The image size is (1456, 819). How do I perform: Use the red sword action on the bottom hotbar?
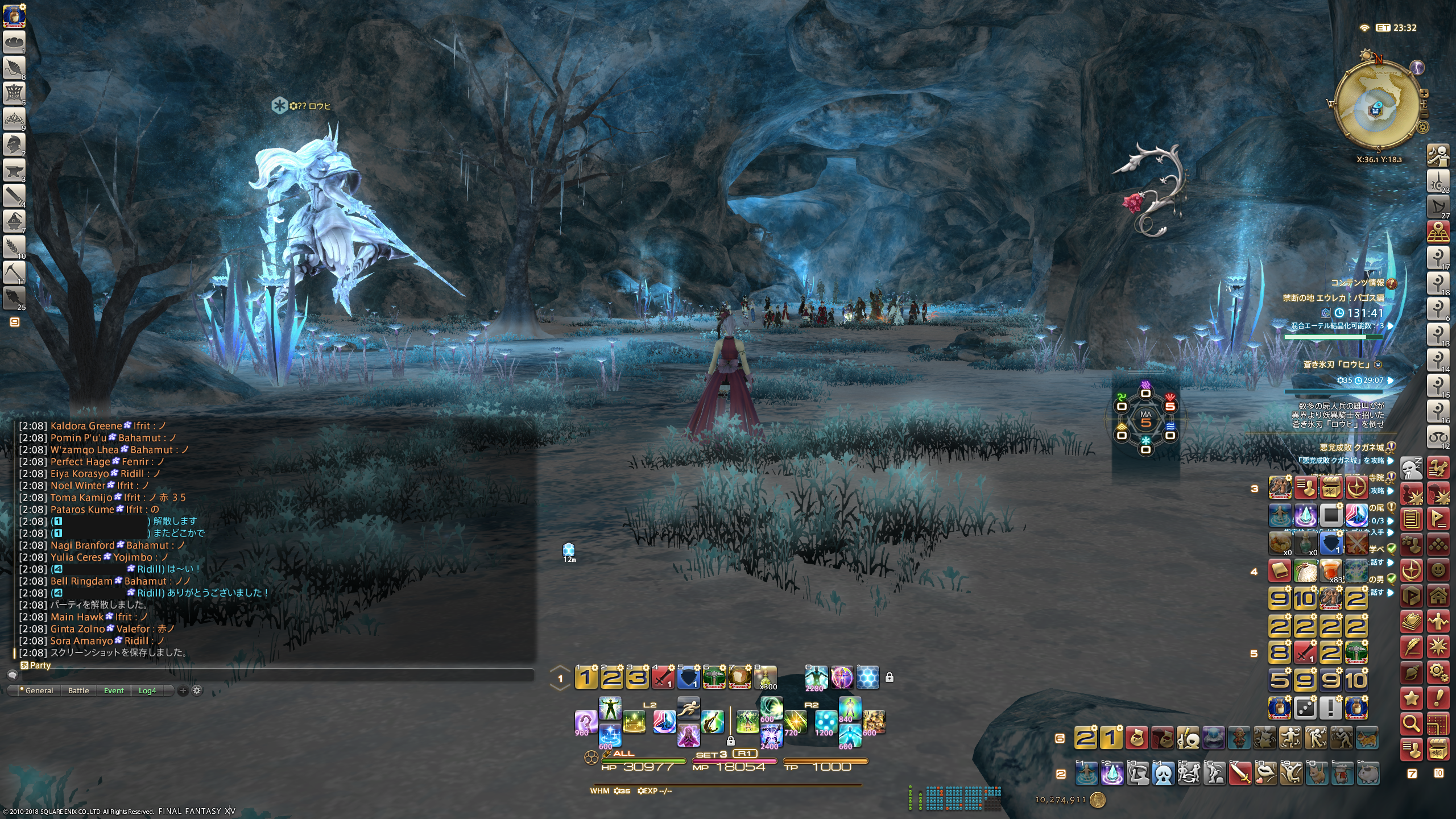1239,773
